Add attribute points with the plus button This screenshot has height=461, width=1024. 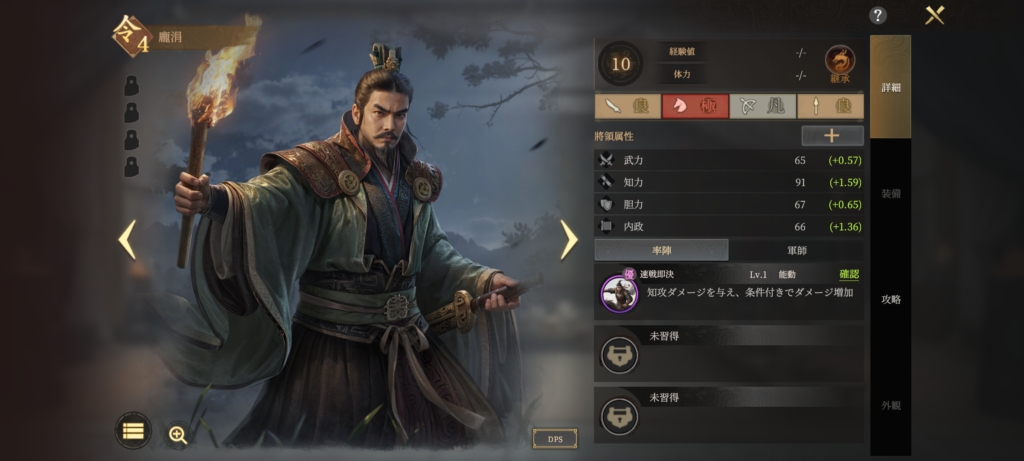point(832,136)
